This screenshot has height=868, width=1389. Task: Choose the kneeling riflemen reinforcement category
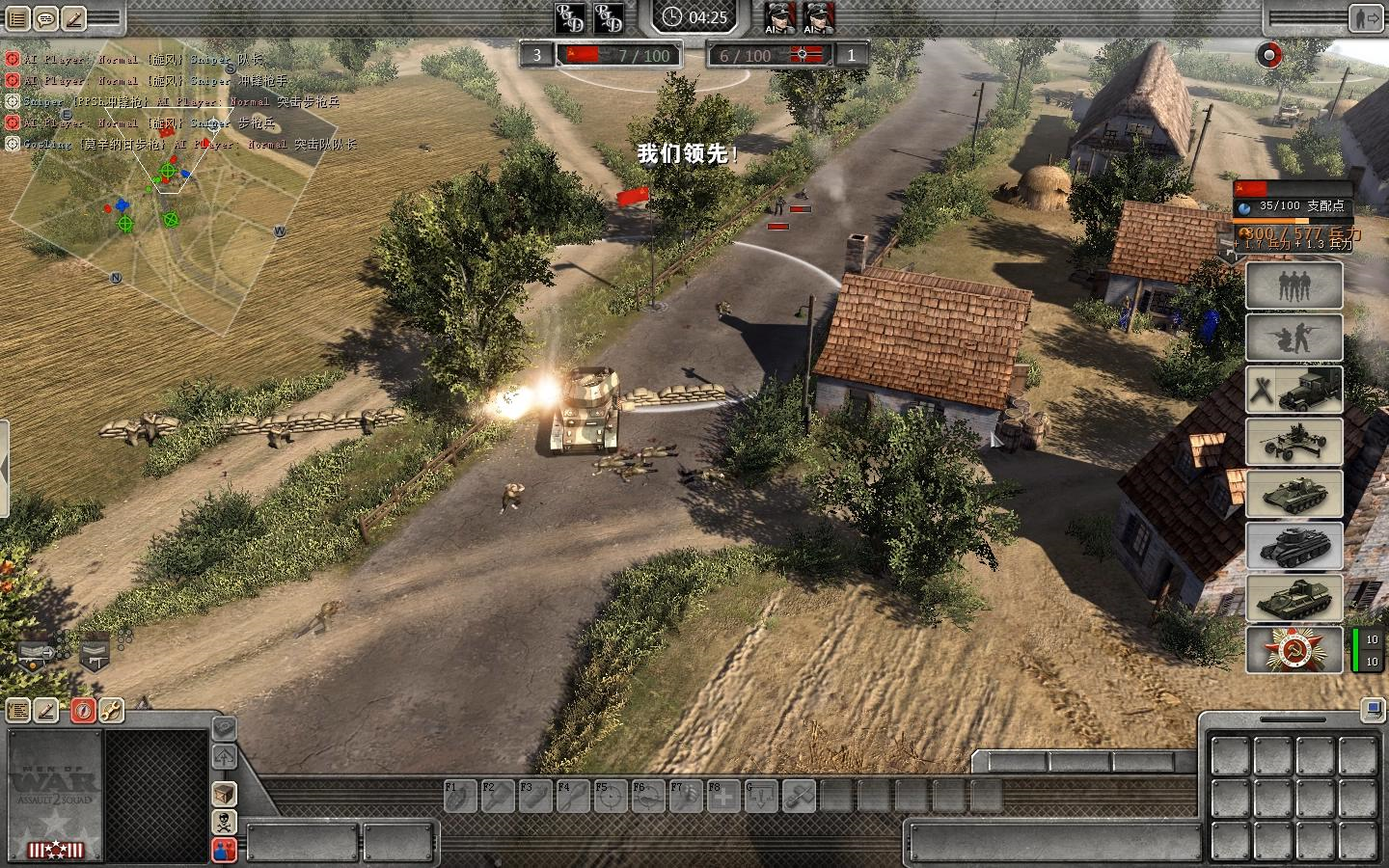click(1294, 338)
